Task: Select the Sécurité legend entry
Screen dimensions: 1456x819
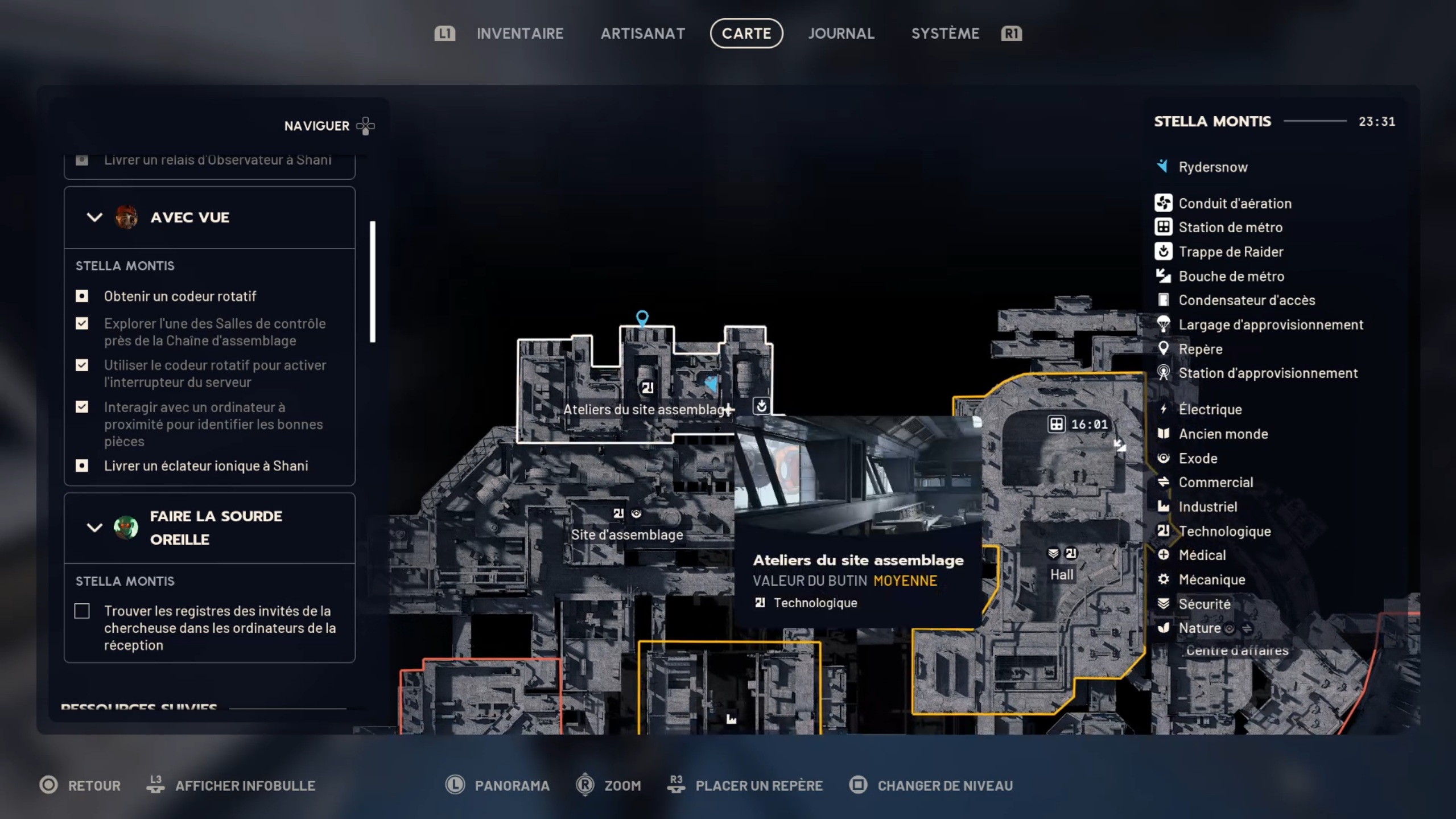Action: point(1204,604)
